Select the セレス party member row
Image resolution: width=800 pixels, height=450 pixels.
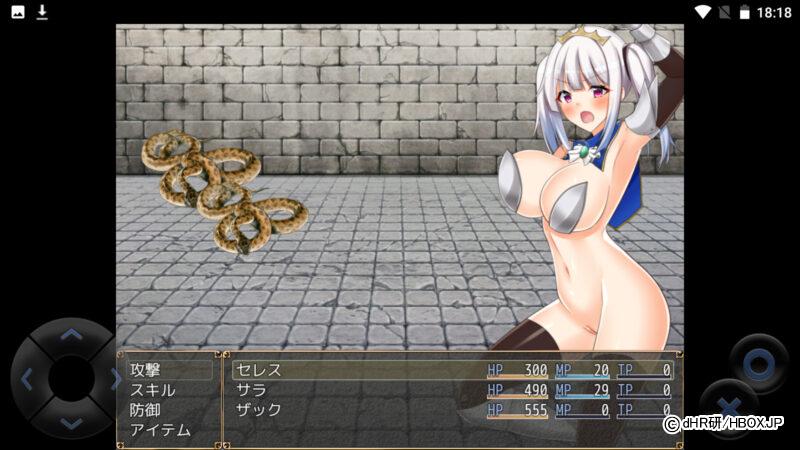tap(452, 370)
